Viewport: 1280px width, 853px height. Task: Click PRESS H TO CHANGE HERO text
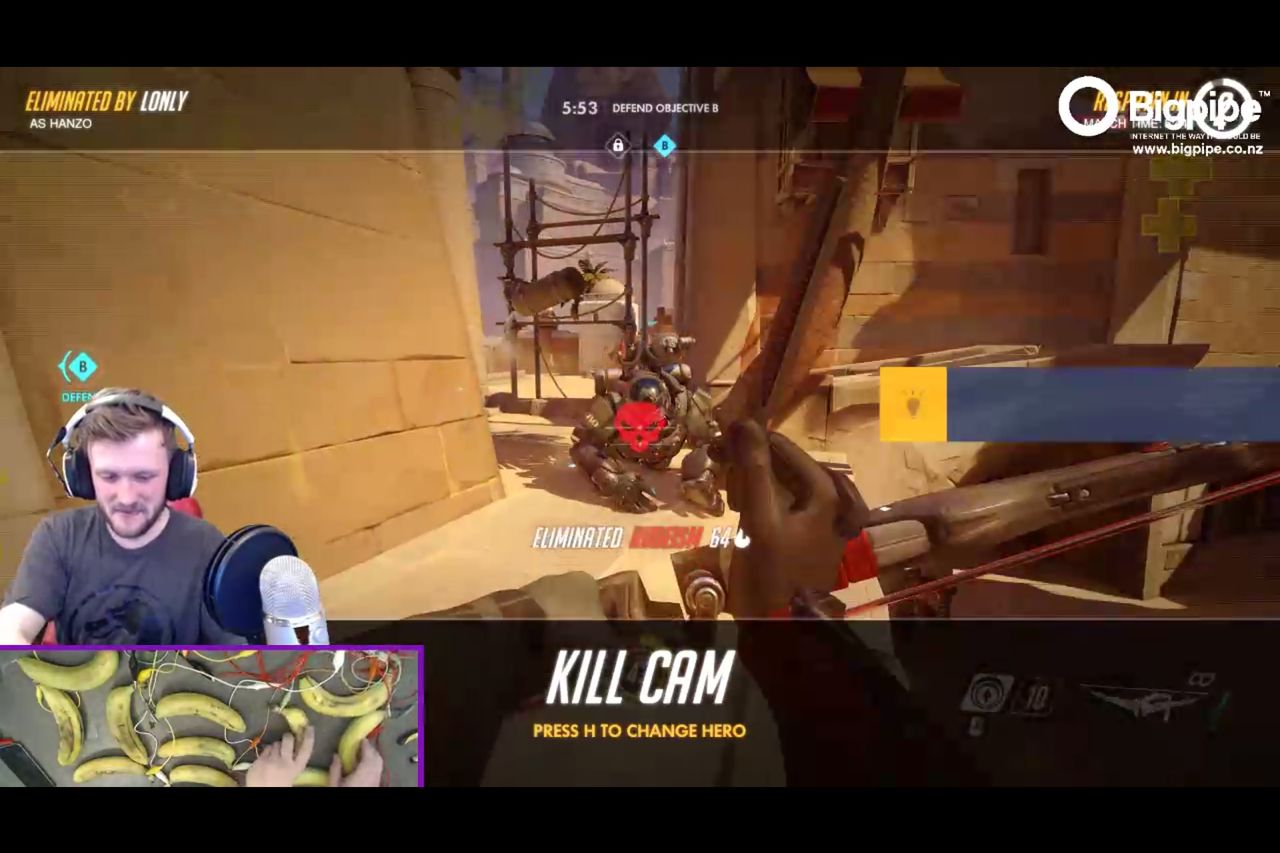tap(641, 731)
